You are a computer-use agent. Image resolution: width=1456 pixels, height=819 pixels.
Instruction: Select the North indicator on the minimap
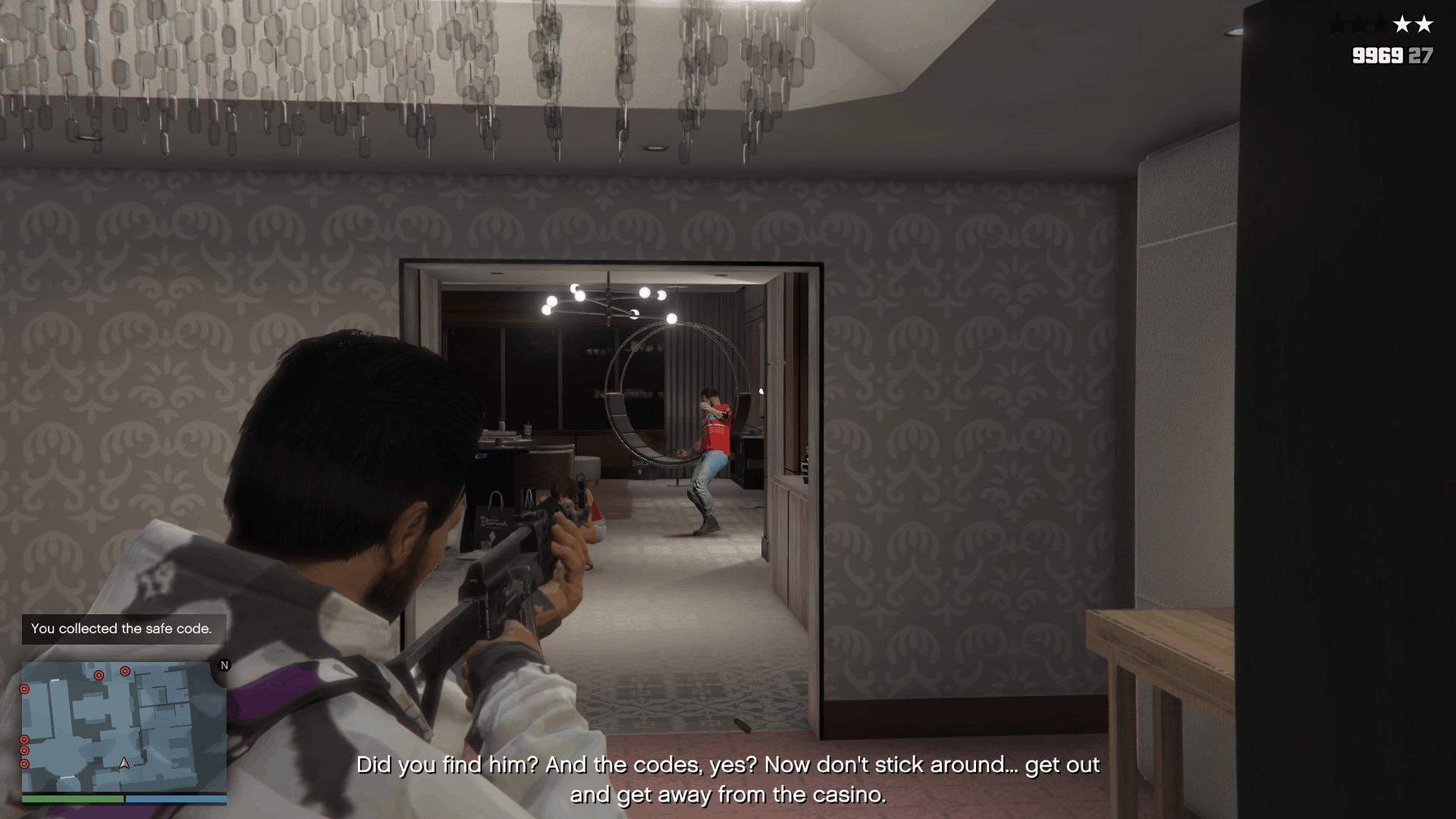tap(224, 666)
